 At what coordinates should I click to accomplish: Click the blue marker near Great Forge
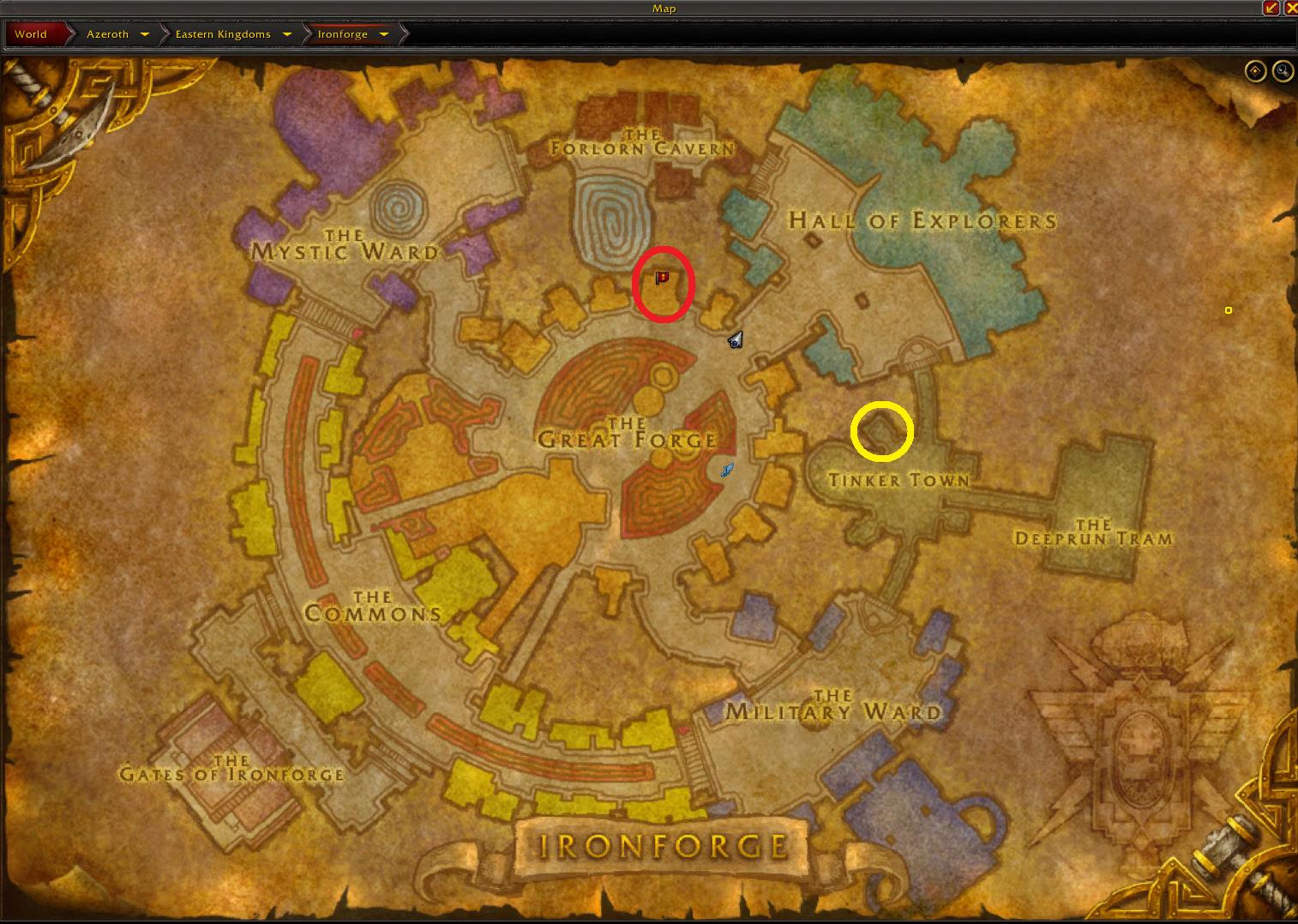727,470
